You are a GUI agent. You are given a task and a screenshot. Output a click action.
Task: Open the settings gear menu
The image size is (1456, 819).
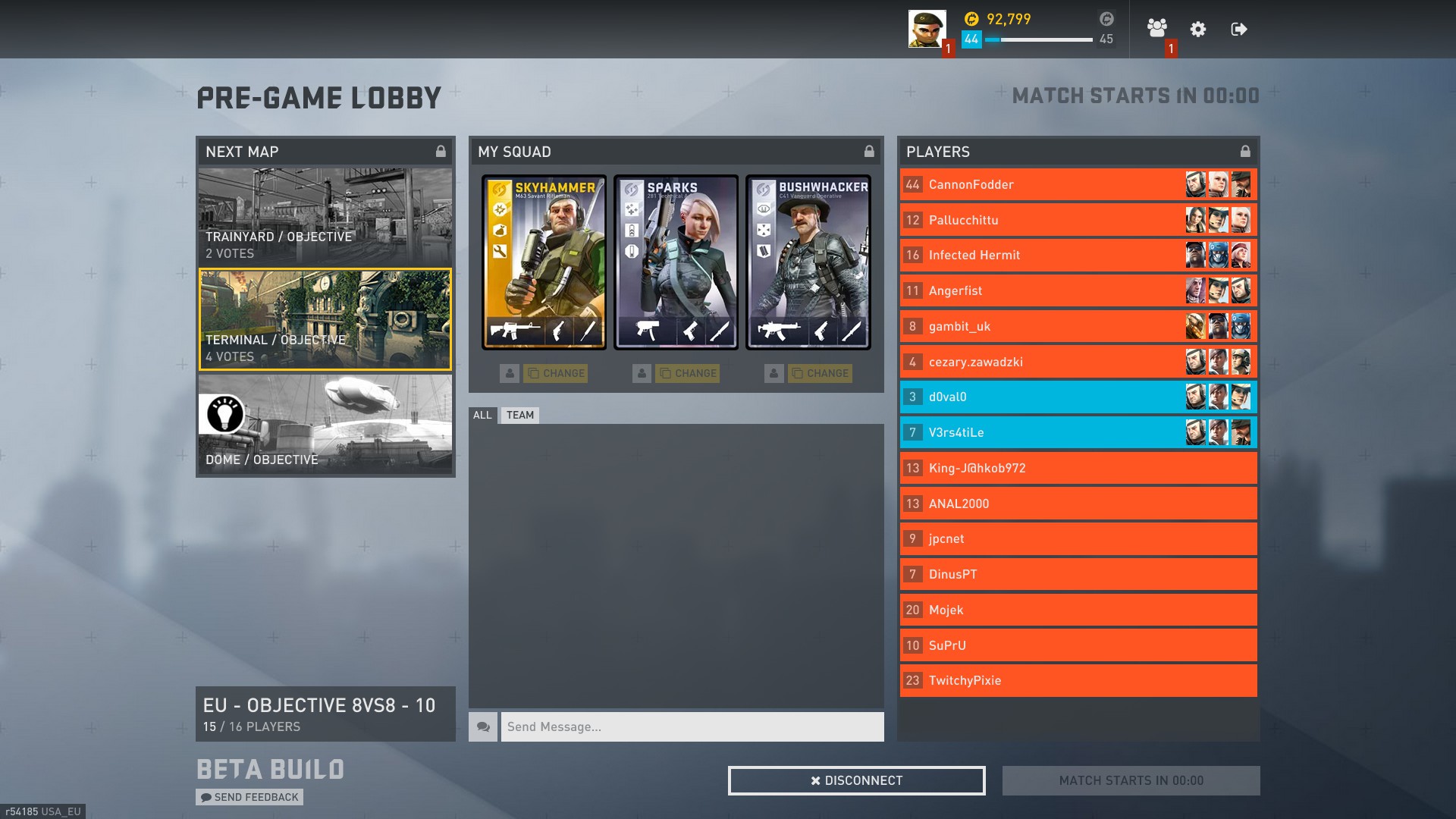click(x=1198, y=30)
